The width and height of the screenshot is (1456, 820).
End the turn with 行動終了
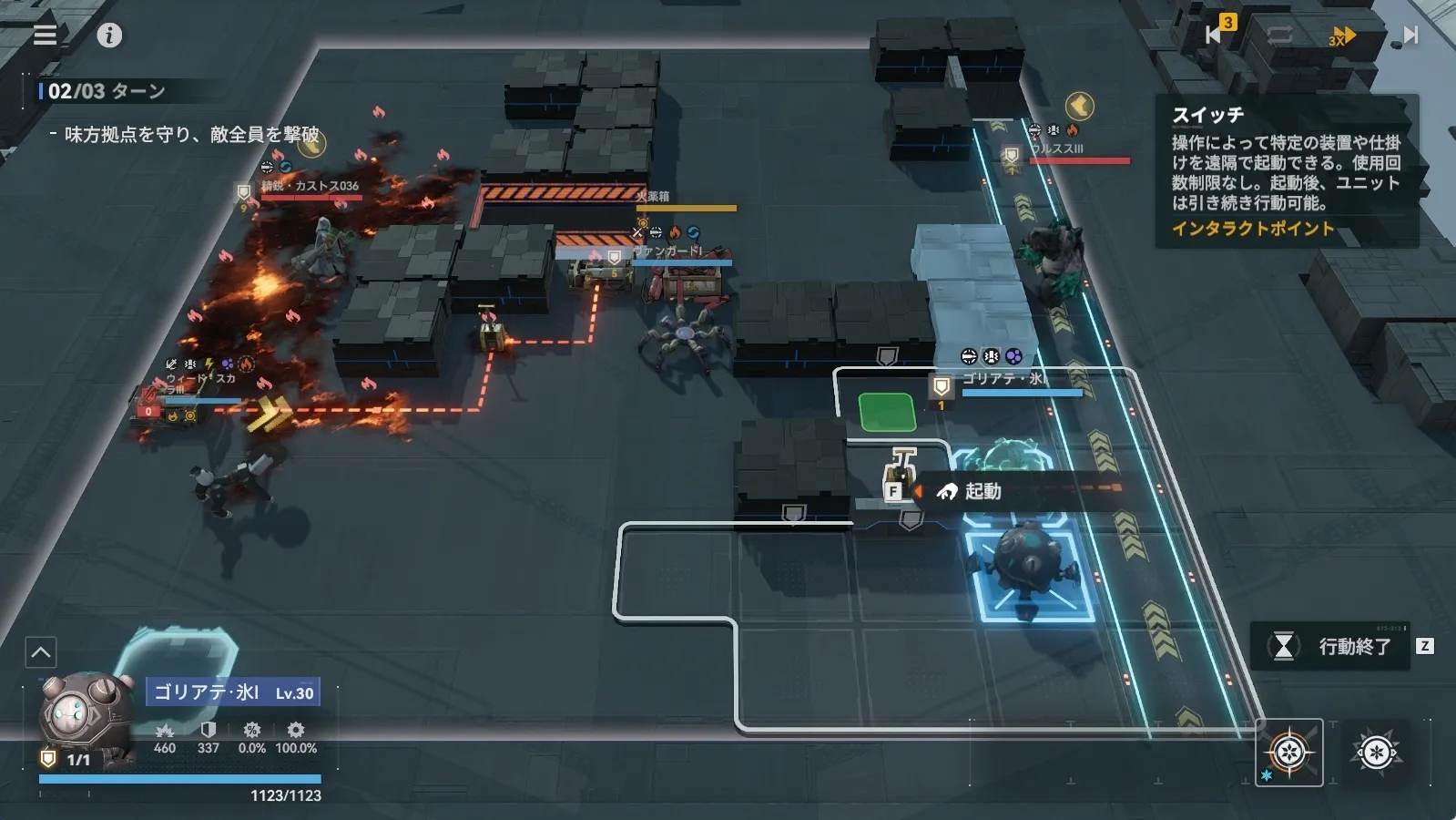click(x=1332, y=646)
